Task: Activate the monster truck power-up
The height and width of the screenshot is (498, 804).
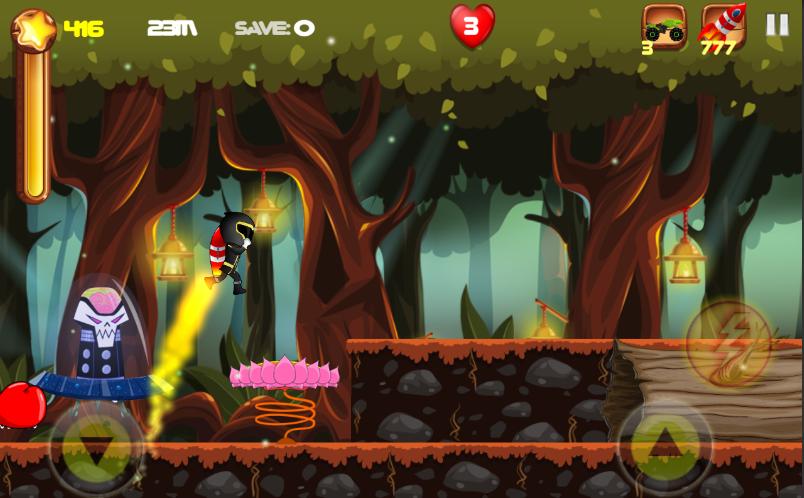Action: click(663, 26)
